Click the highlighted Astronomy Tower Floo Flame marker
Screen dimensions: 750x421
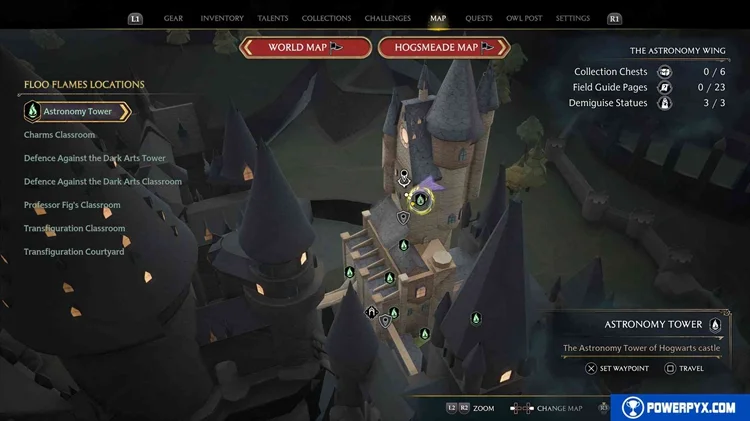click(421, 201)
